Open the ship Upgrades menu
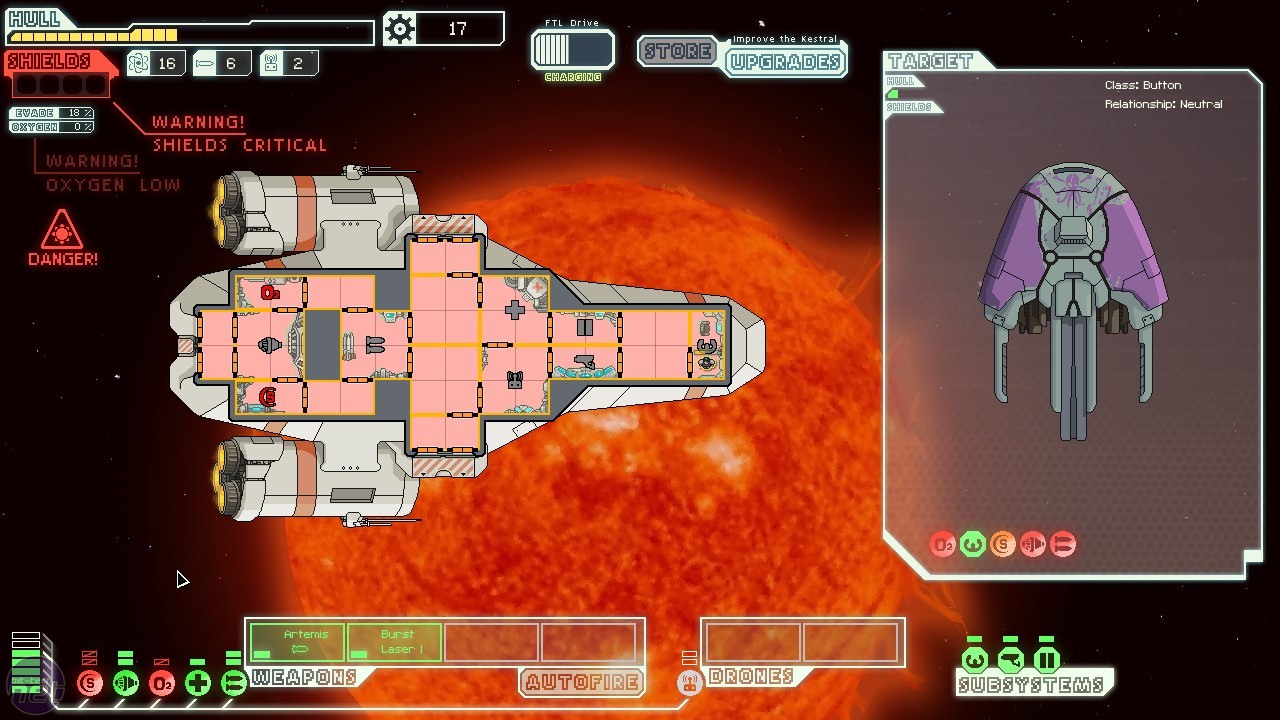The height and width of the screenshot is (720, 1280). 785,62
